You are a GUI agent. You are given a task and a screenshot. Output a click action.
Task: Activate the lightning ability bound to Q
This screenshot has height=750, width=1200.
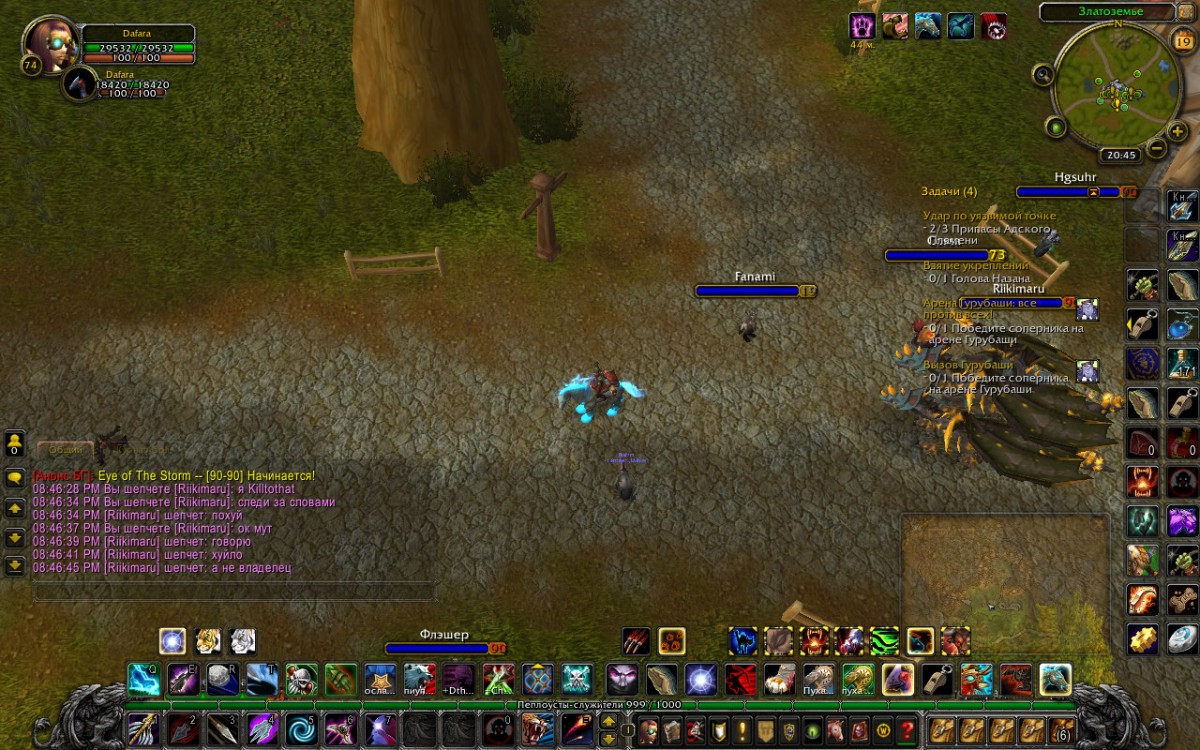pyautogui.click(x=143, y=680)
